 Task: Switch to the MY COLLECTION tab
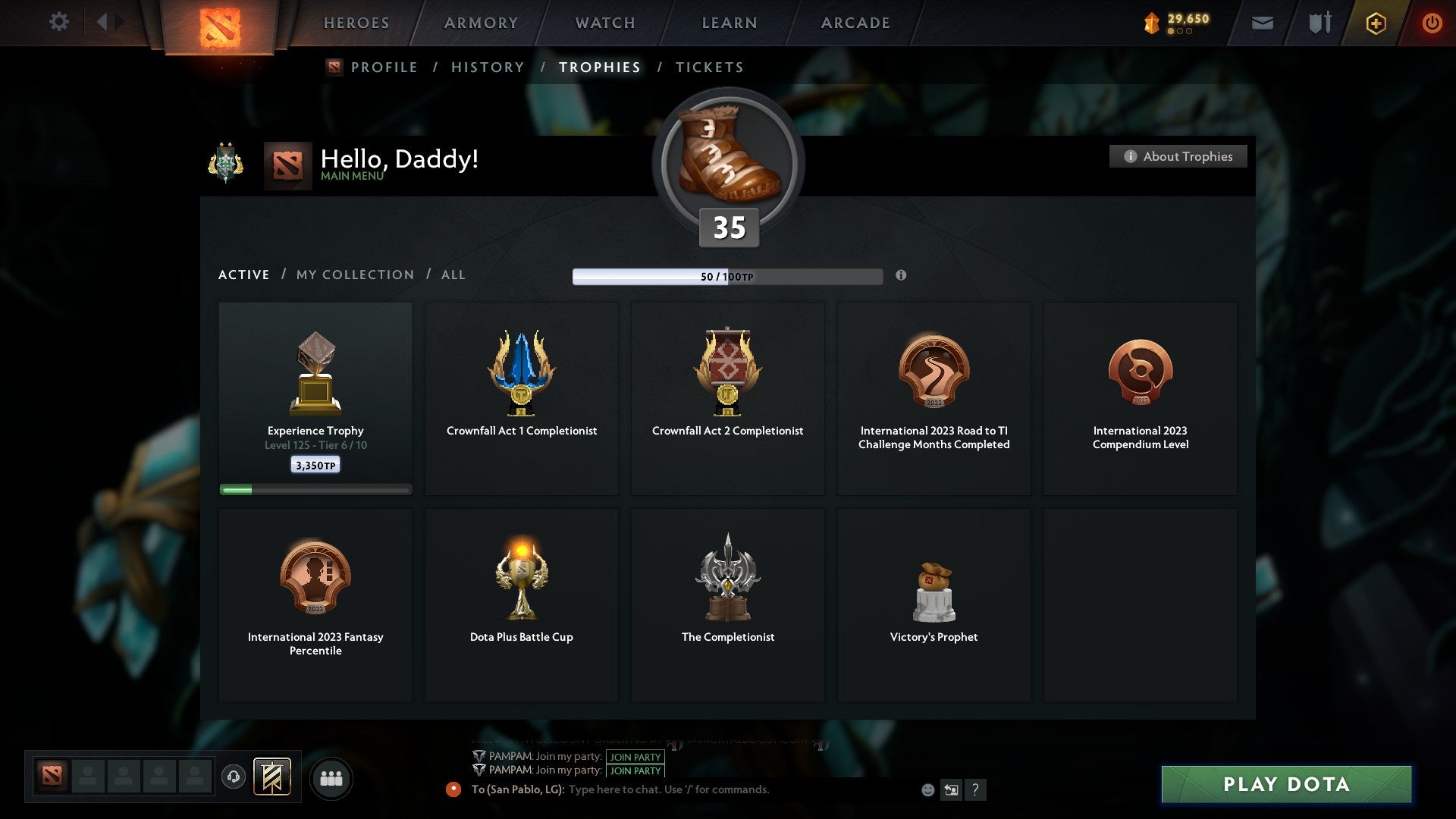354,275
